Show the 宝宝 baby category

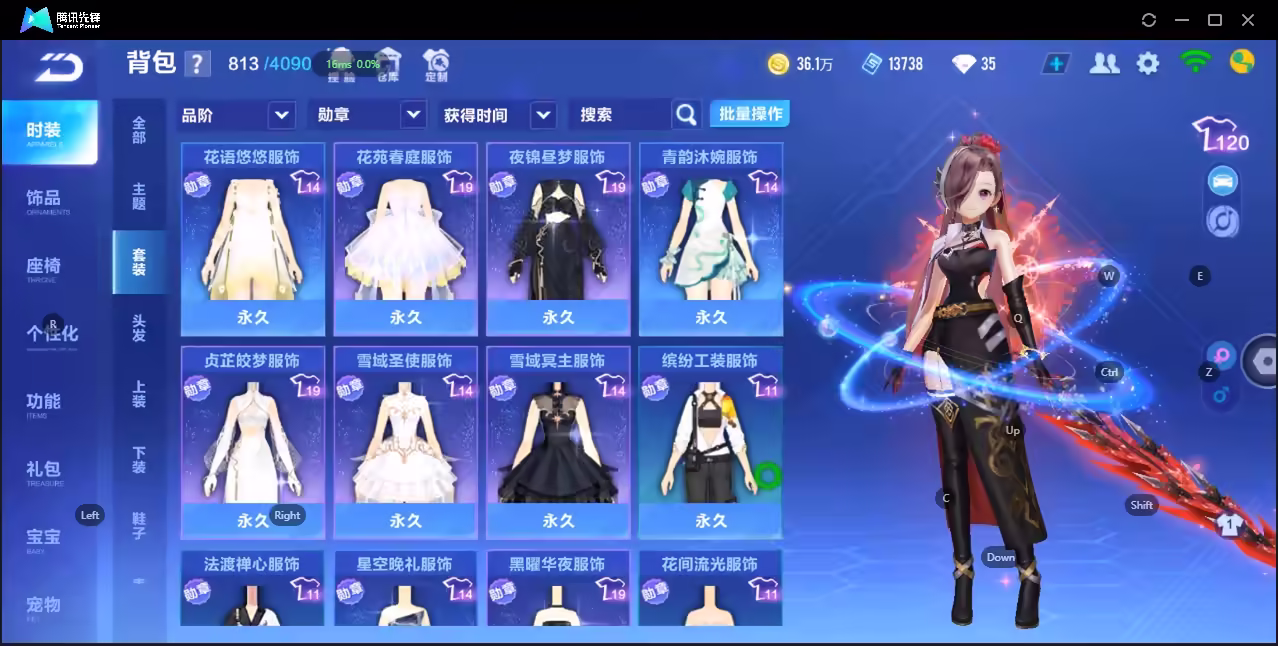(44, 539)
